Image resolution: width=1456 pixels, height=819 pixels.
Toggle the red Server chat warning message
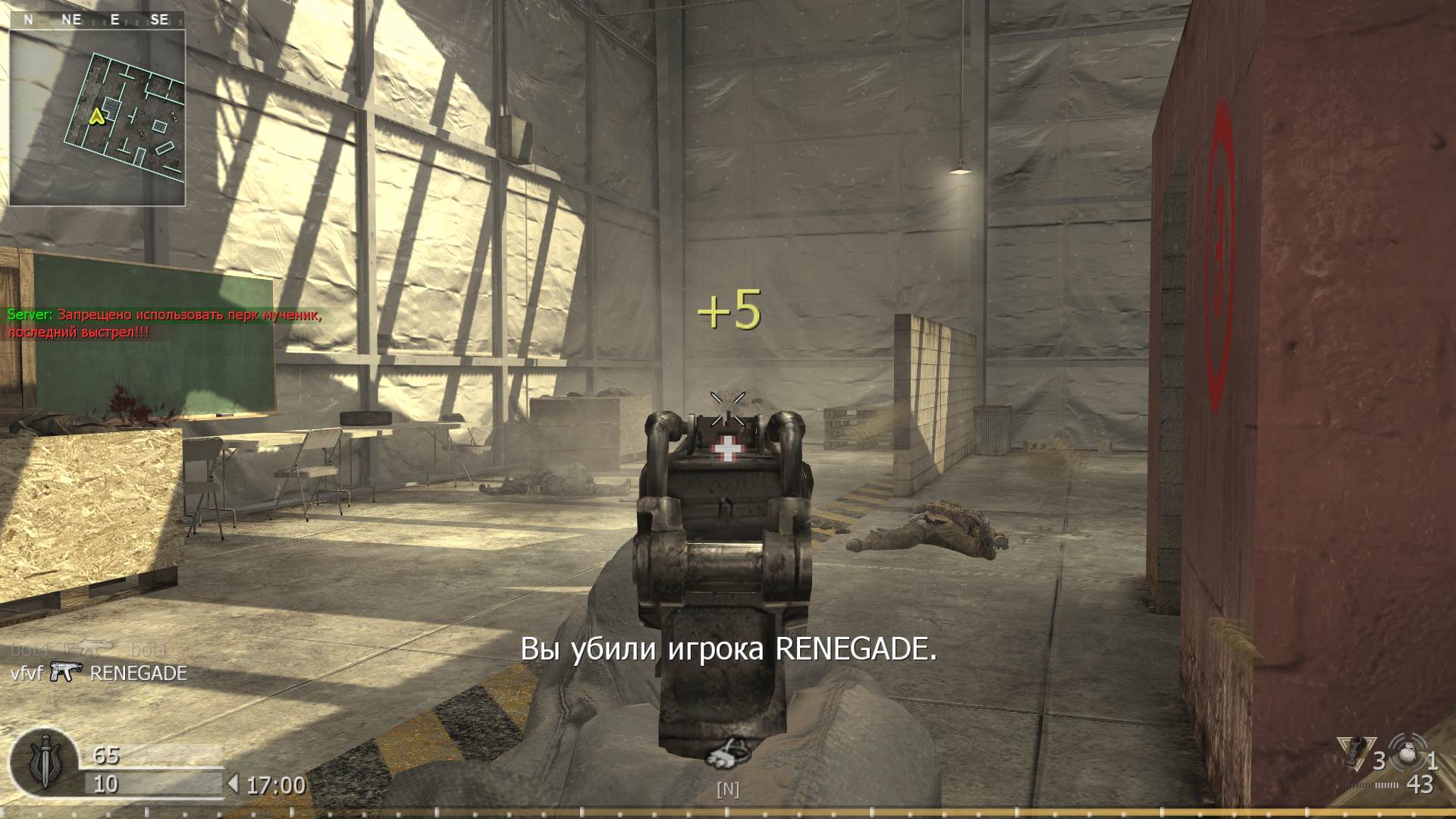coord(165,322)
